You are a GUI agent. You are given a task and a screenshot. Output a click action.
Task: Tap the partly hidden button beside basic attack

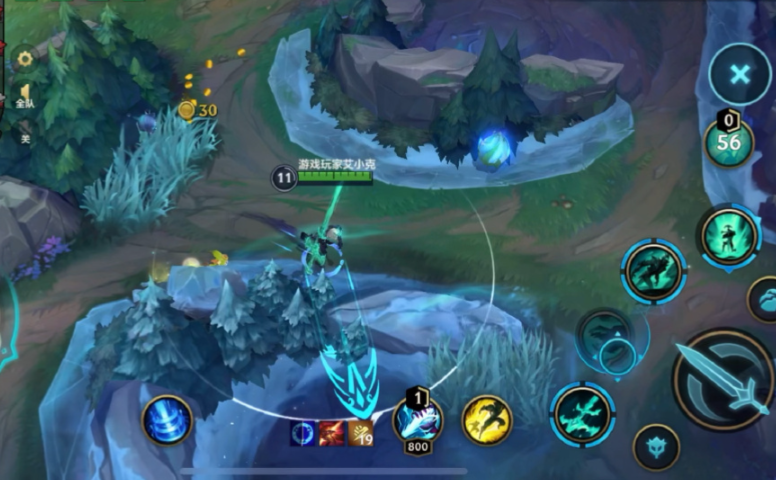pyautogui.click(x=765, y=300)
